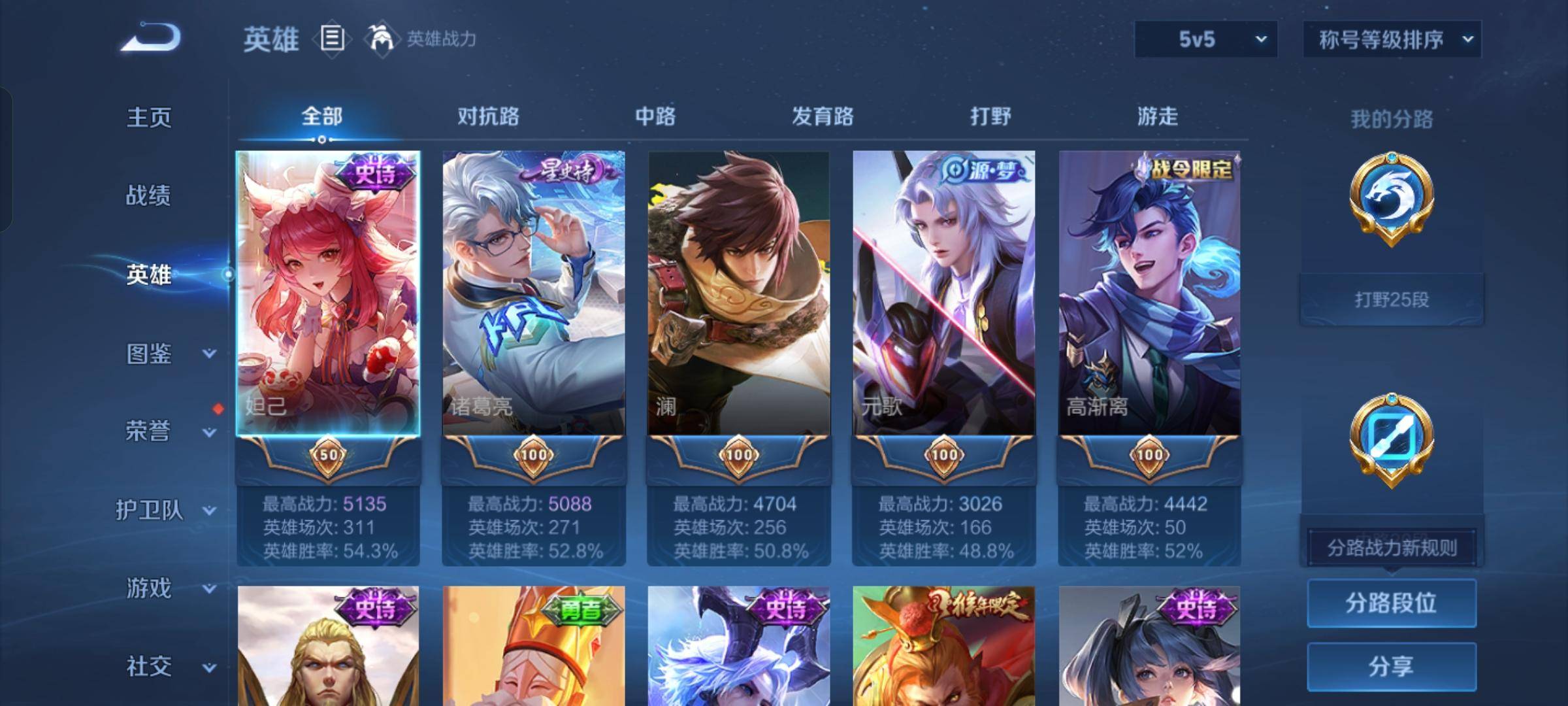Click the 分路段位 button
Viewport: 1568px width, 706px height.
pos(1391,603)
